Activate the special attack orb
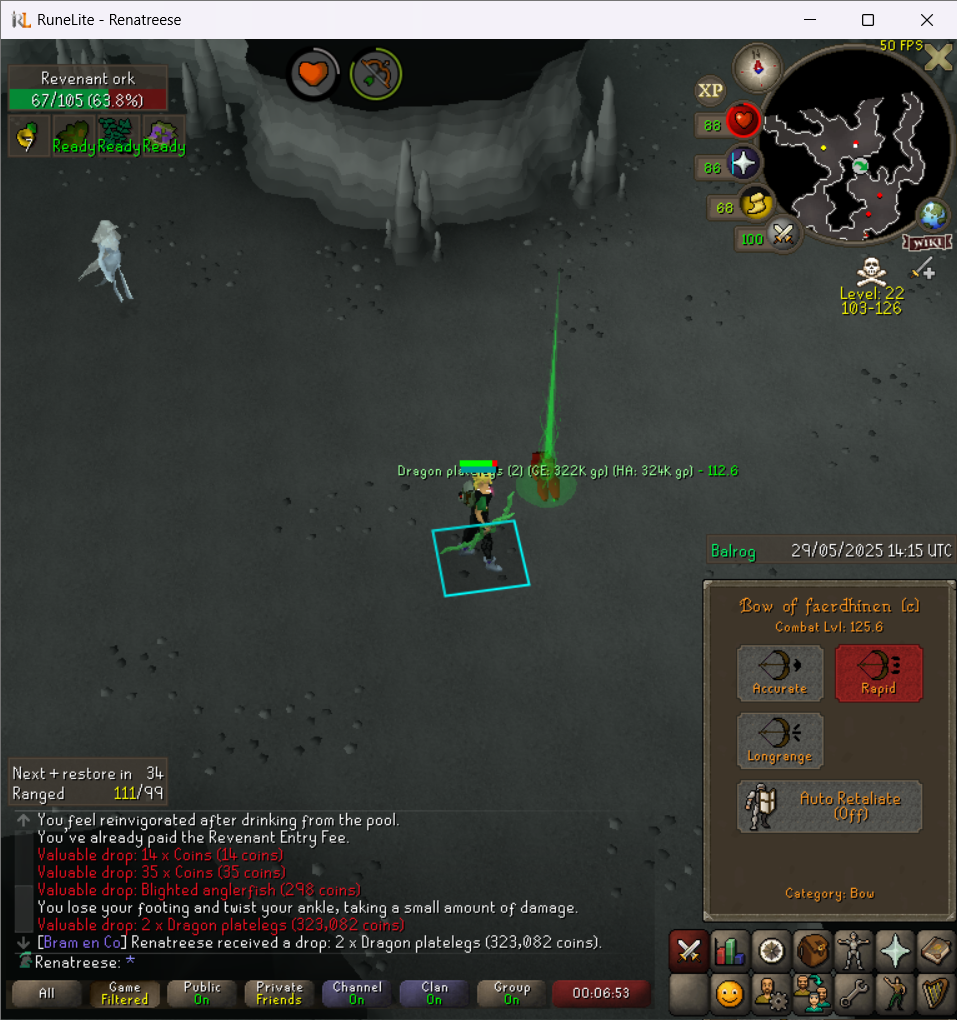Image resolution: width=957 pixels, height=1020 pixels. [x=784, y=237]
